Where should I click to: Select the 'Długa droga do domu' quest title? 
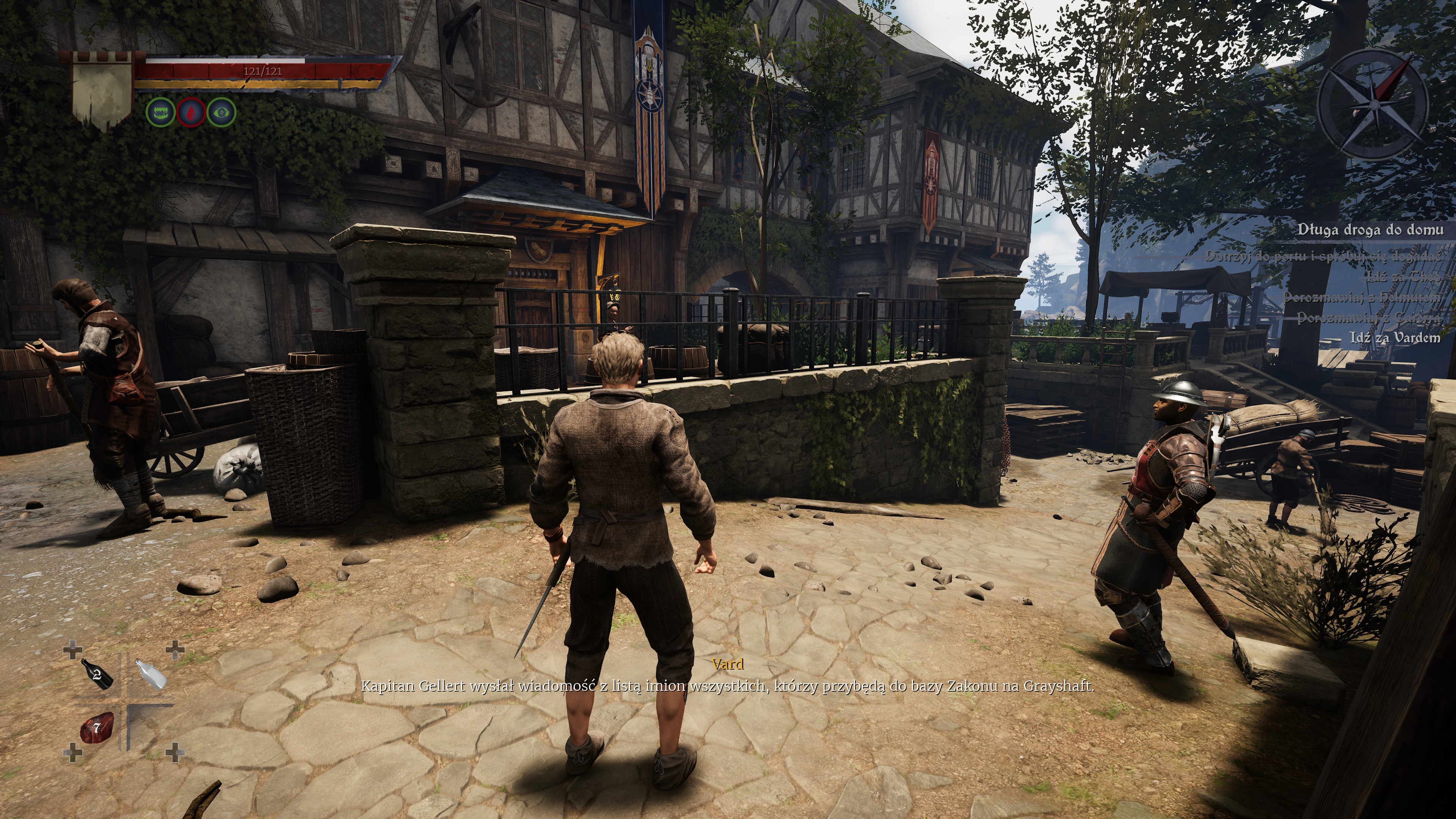click(x=1370, y=229)
